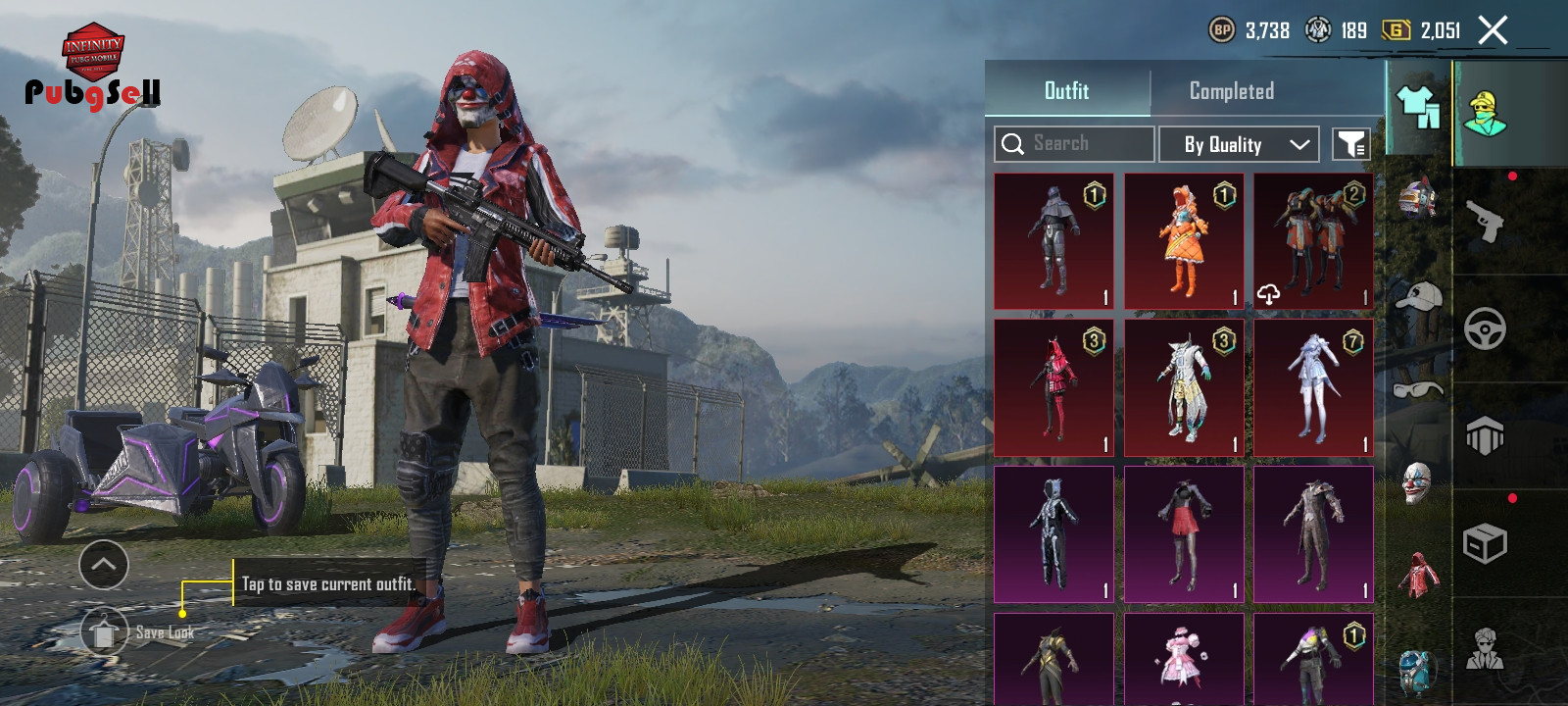The width and height of the screenshot is (1568, 706).
Task: Select the character outfit category icon
Action: pos(1486,113)
